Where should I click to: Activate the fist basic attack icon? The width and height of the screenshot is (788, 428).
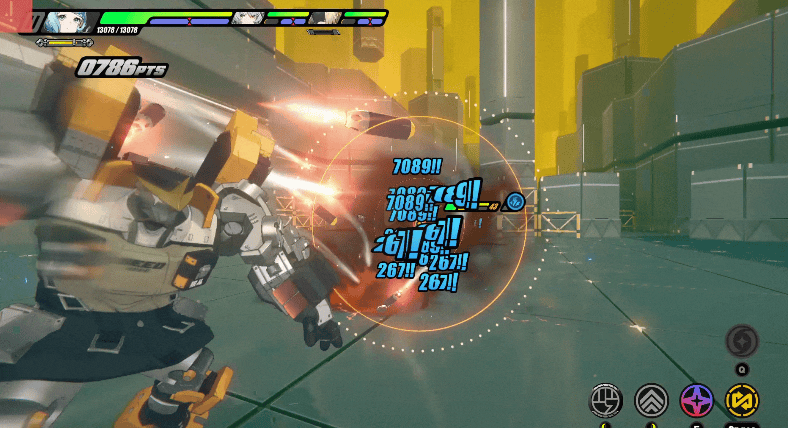pyautogui.click(x=606, y=400)
